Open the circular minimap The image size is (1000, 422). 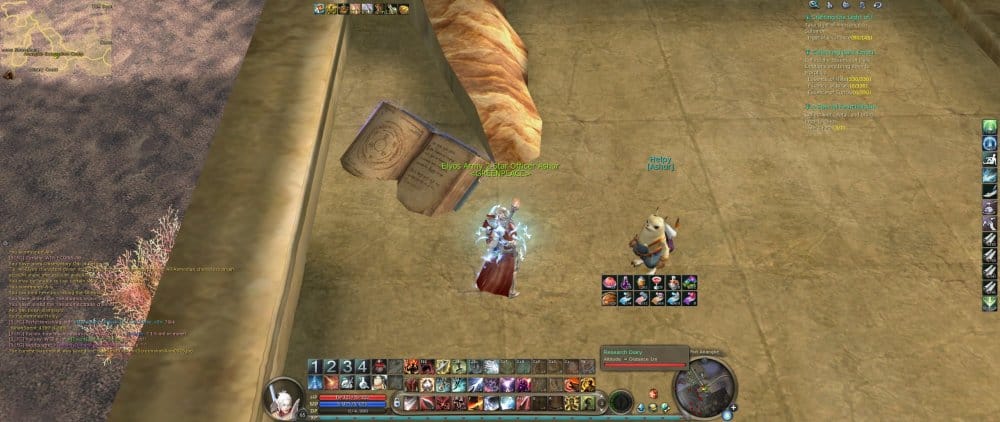point(704,388)
